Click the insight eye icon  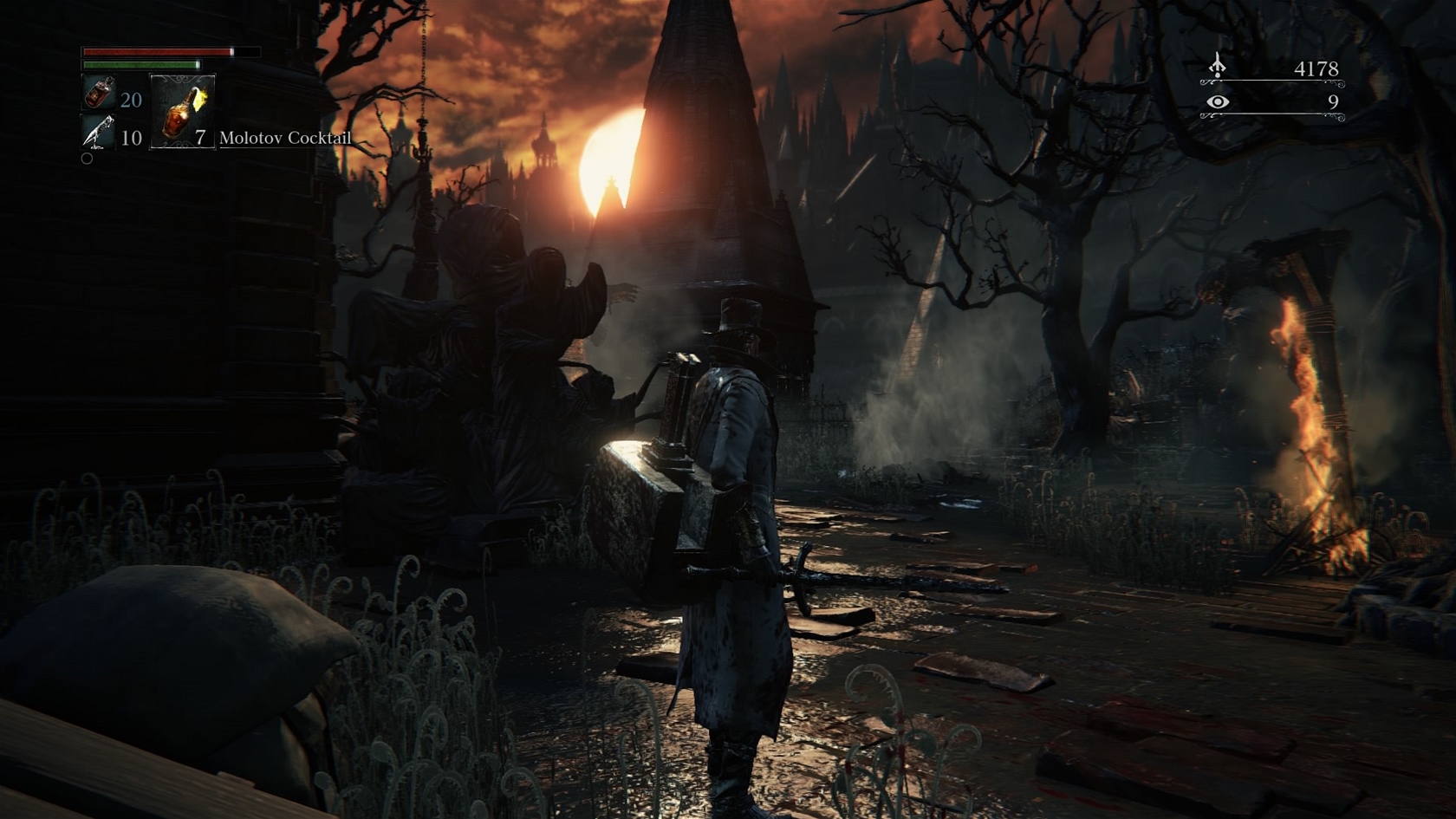click(x=1218, y=102)
